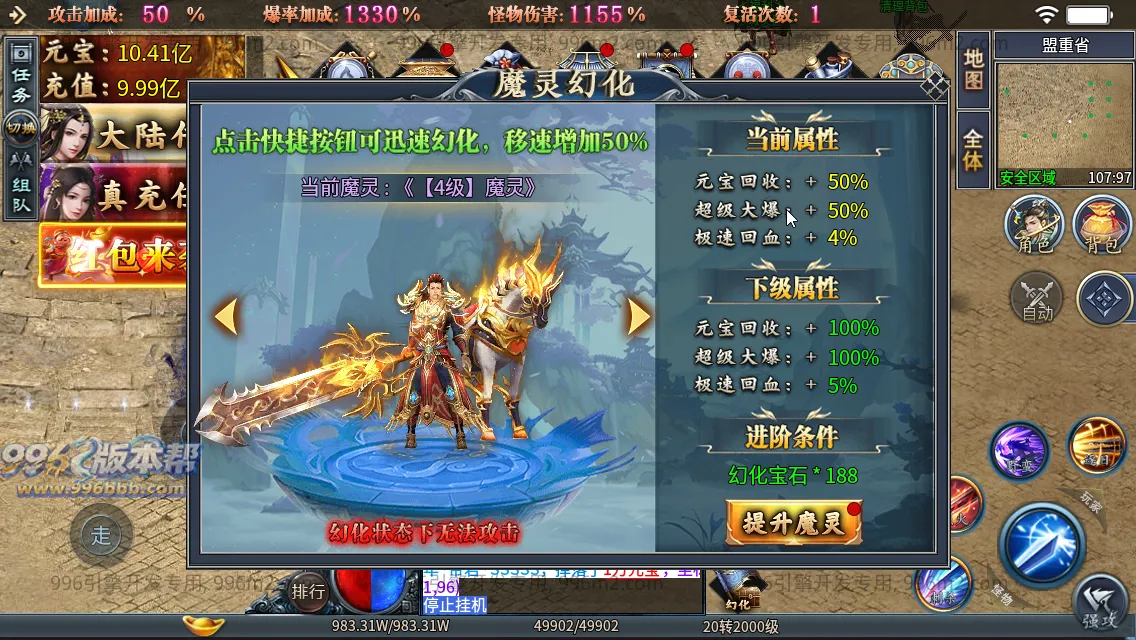Open the 排行 ranking button
1136x640 pixels.
pos(309,591)
